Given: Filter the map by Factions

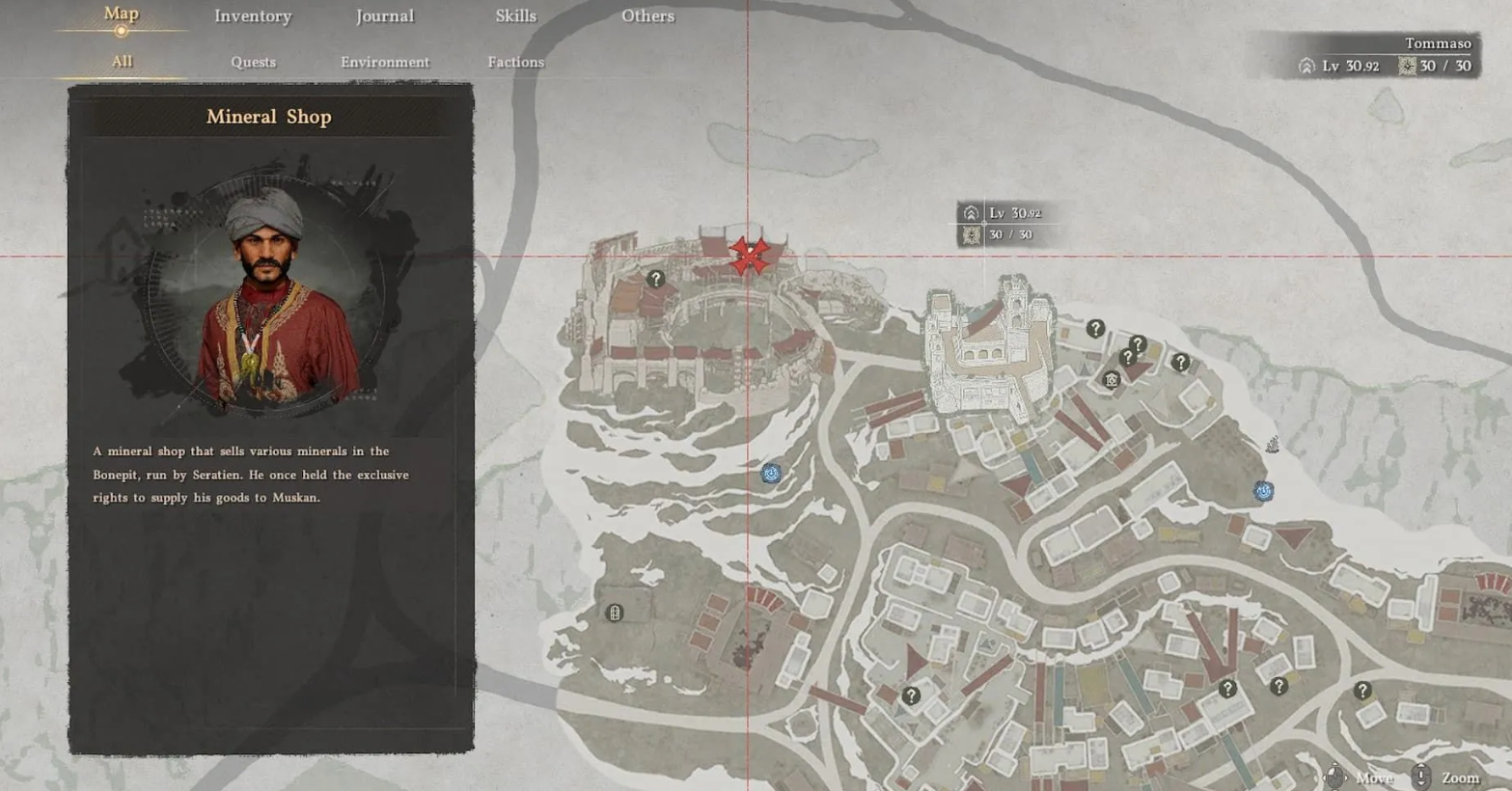Looking at the screenshot, I should tap(515, 62).
